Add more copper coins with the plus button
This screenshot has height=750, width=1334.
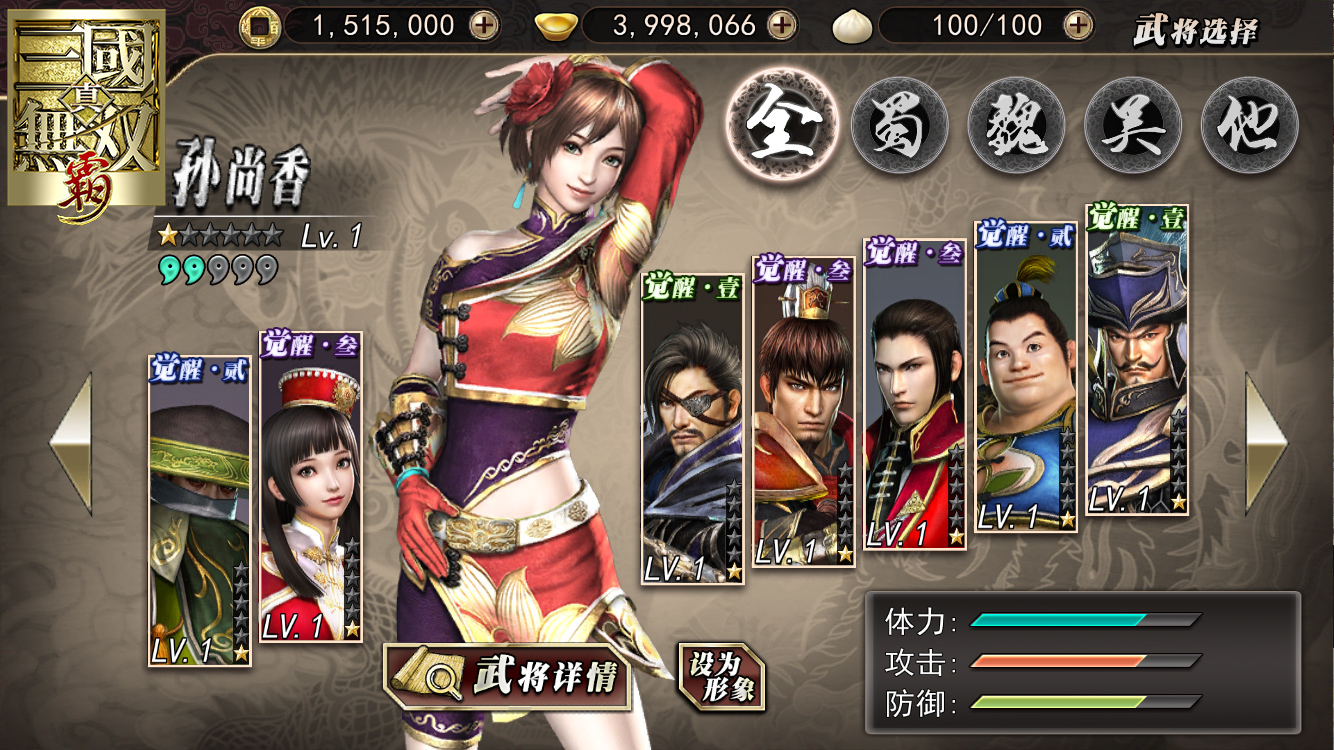pyautogui.click(x=485, y=25)
